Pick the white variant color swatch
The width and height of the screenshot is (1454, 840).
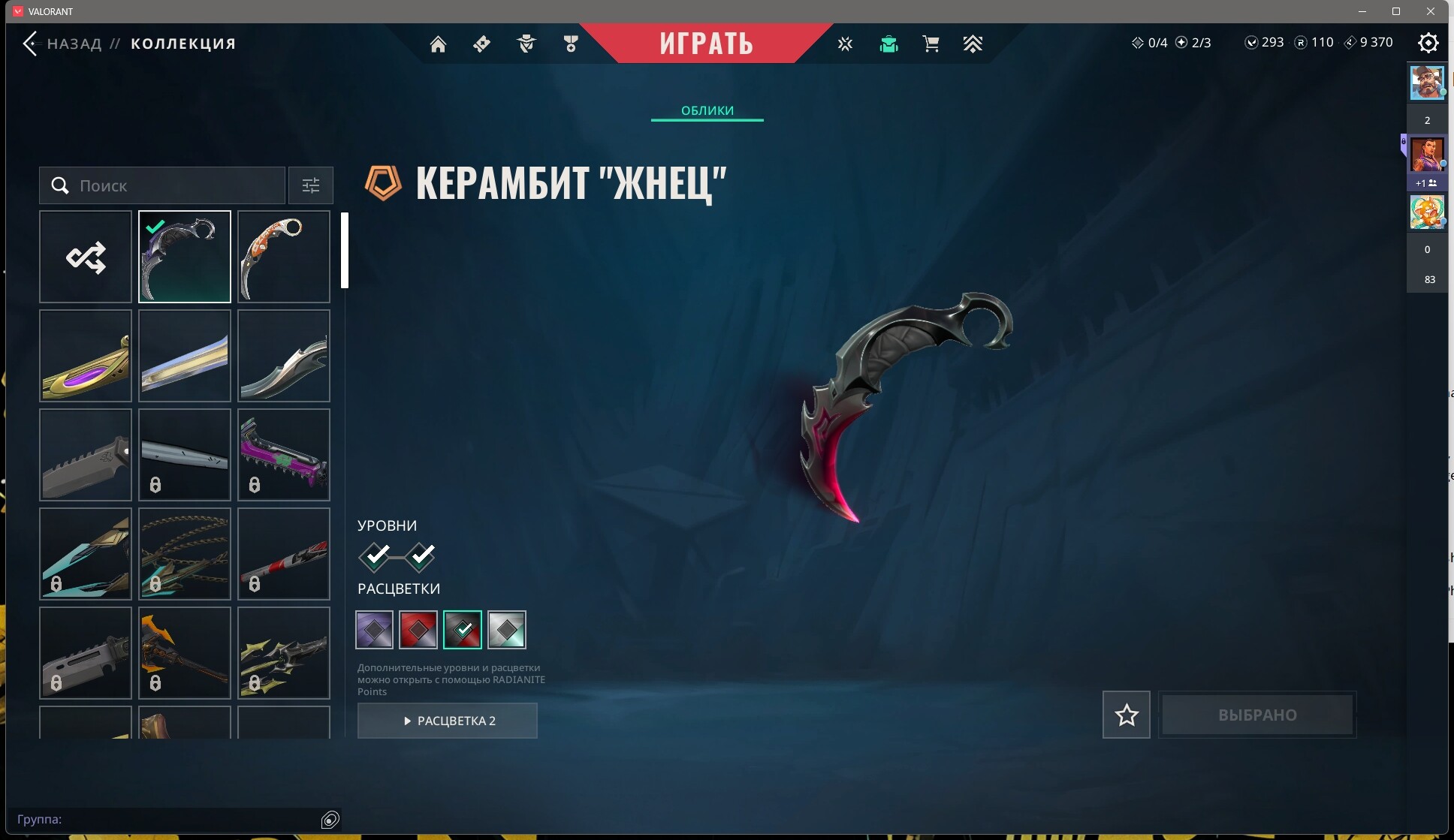(x=507, y=630)
